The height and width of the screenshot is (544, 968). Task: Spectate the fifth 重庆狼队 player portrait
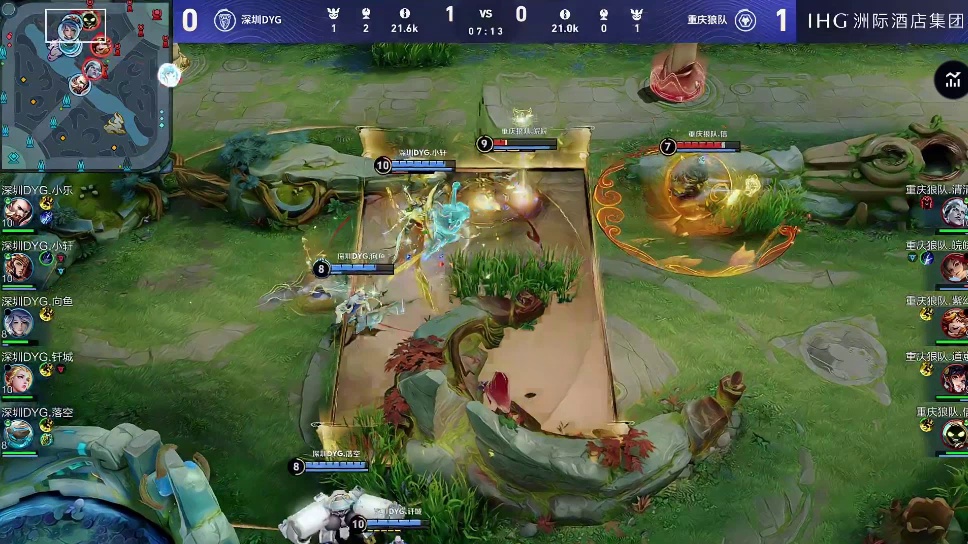coord(954,434)
